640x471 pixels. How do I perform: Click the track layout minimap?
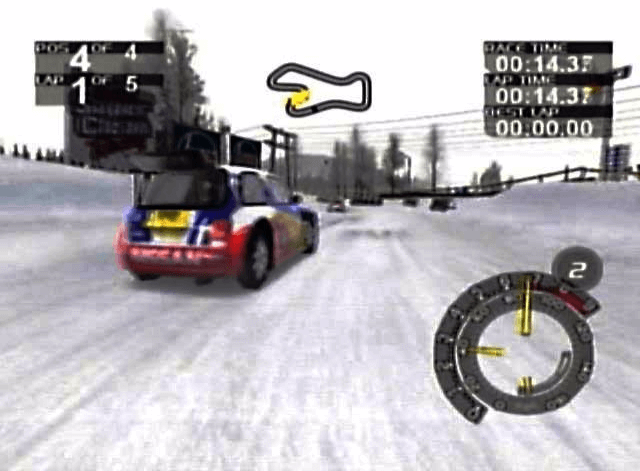[x=320, y=85]
